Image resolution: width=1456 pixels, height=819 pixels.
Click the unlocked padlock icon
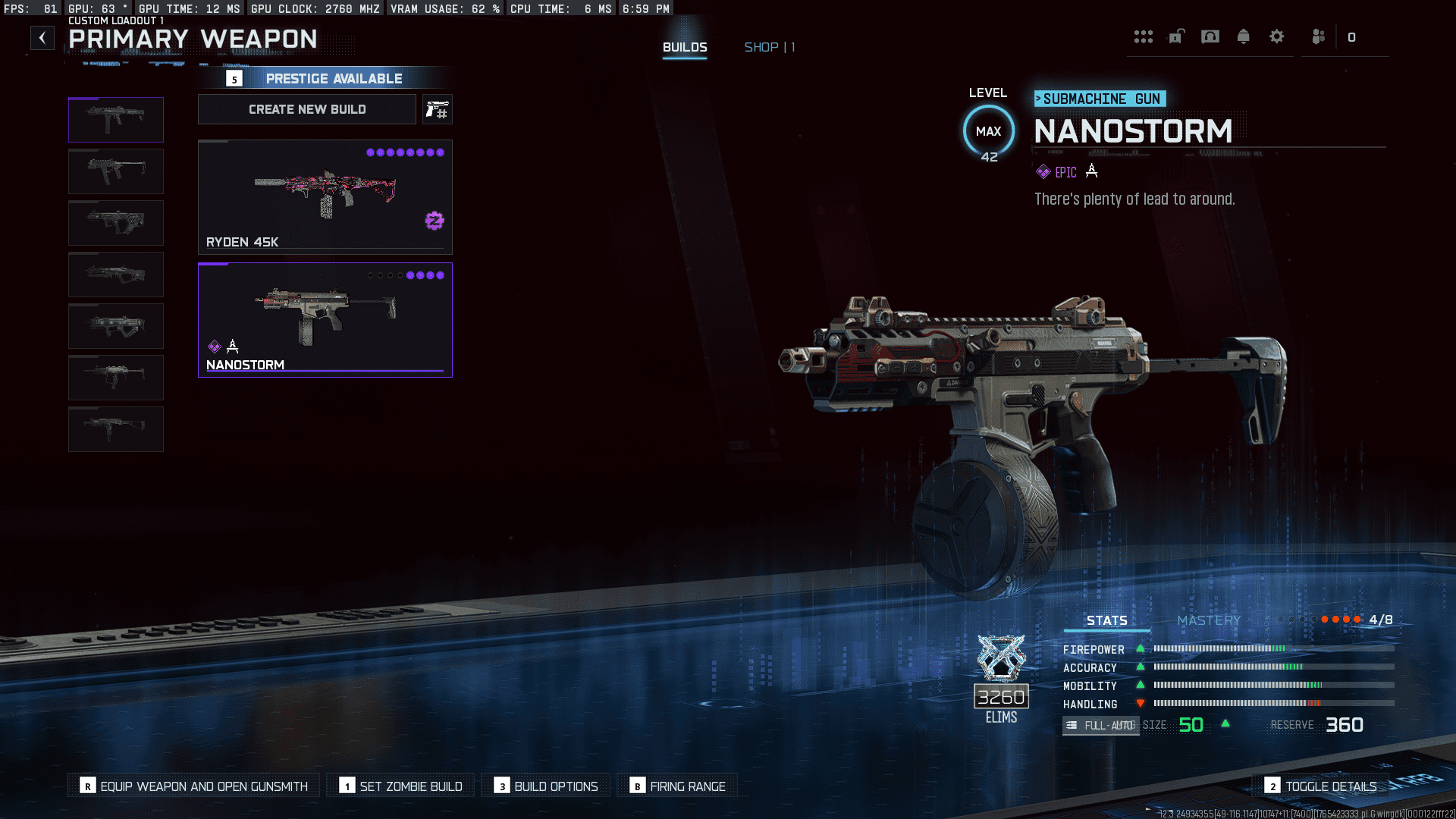pos(1176,37)
